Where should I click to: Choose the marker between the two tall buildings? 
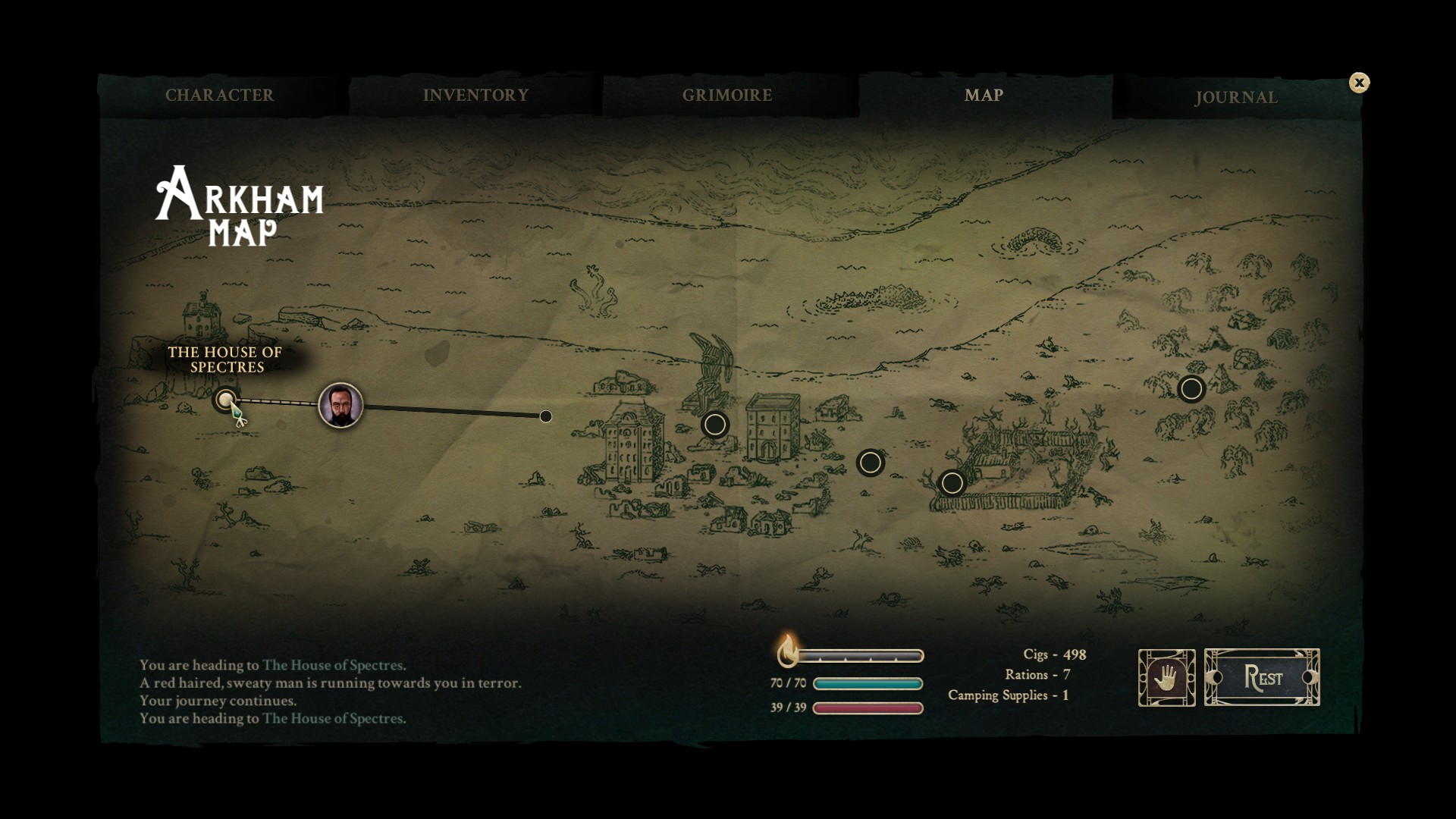[x=714, y=425]
